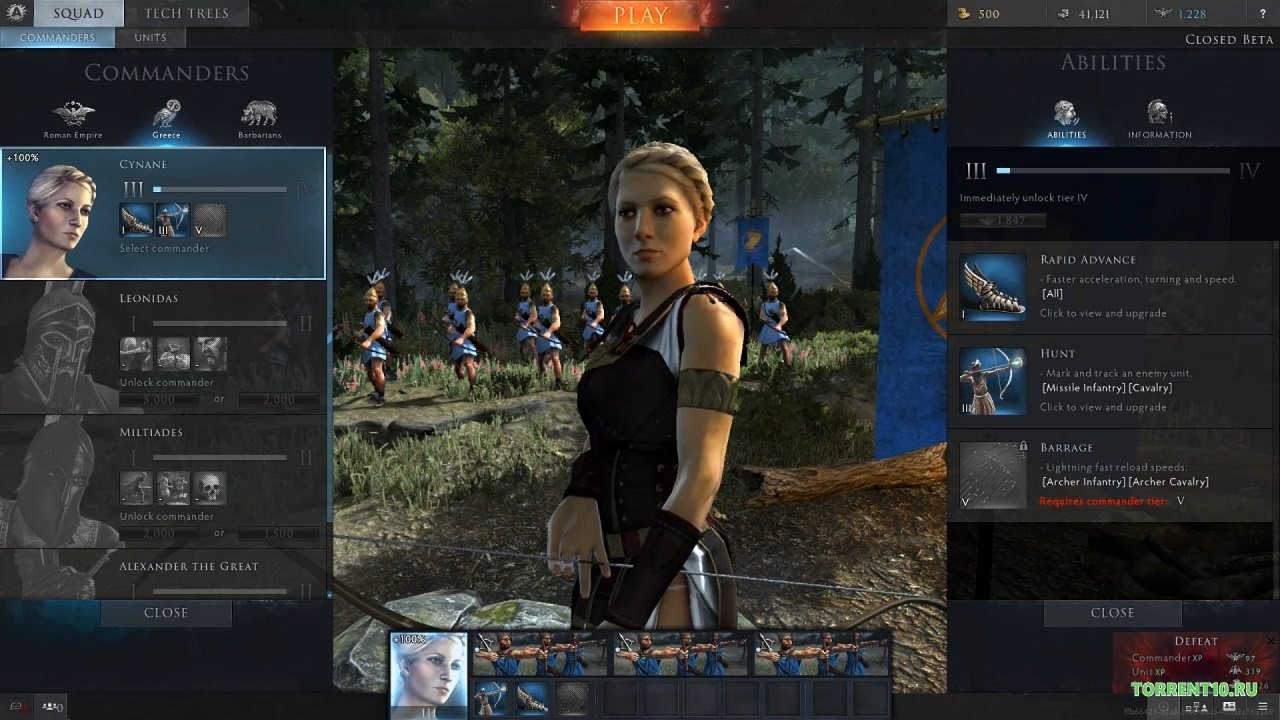Switch to the UNITS tab
The width and height of the screenshot is (1280, 720).
[150, 37]
